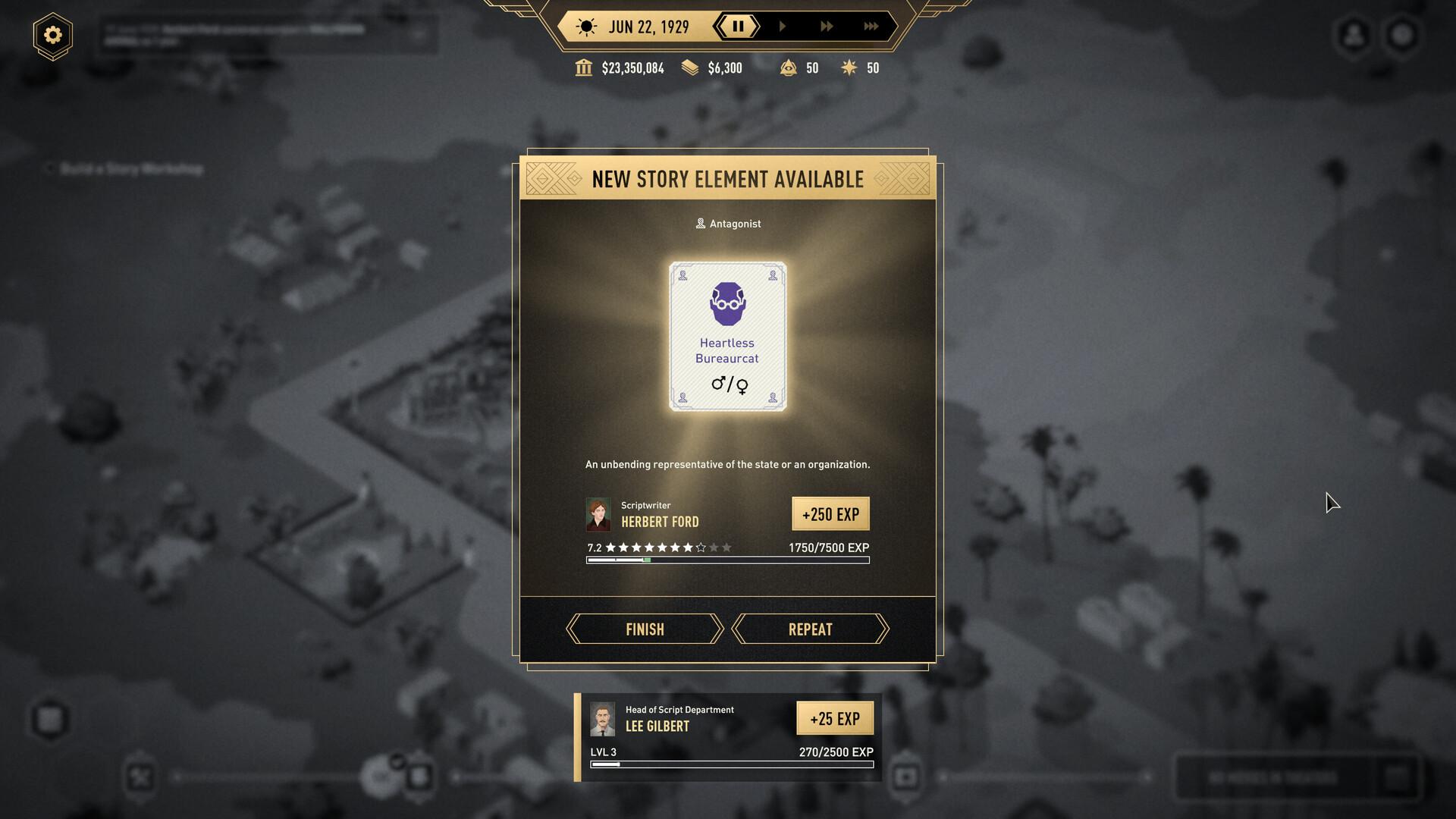
Task: Click the Finish button
Action: point(645,629)
